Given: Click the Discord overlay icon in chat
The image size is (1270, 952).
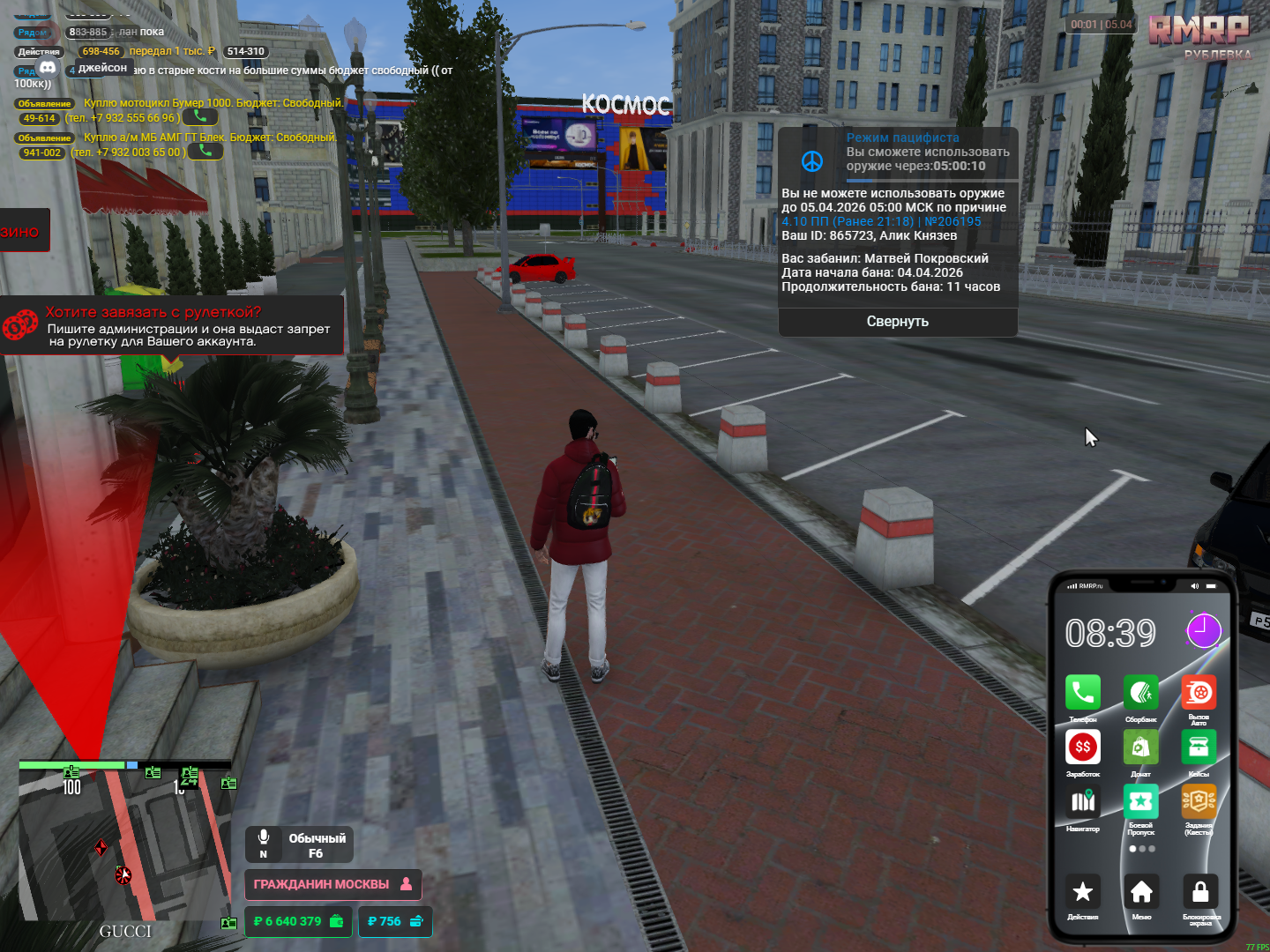Looking at the screenshot, I should coord(48,68).
